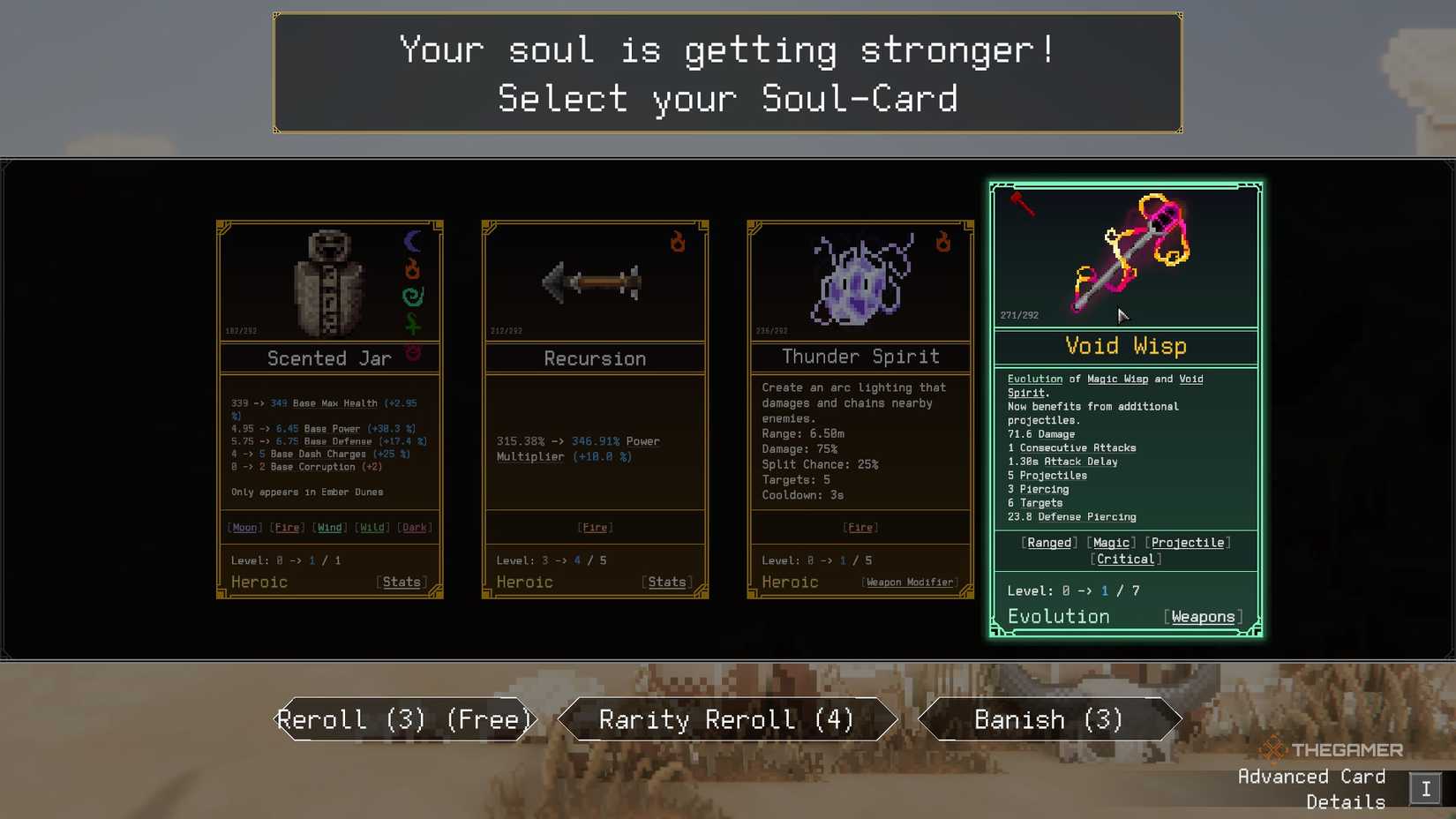
Task: Open the Stats section on the Scented Jar card
Action: [x=402, y=582]
